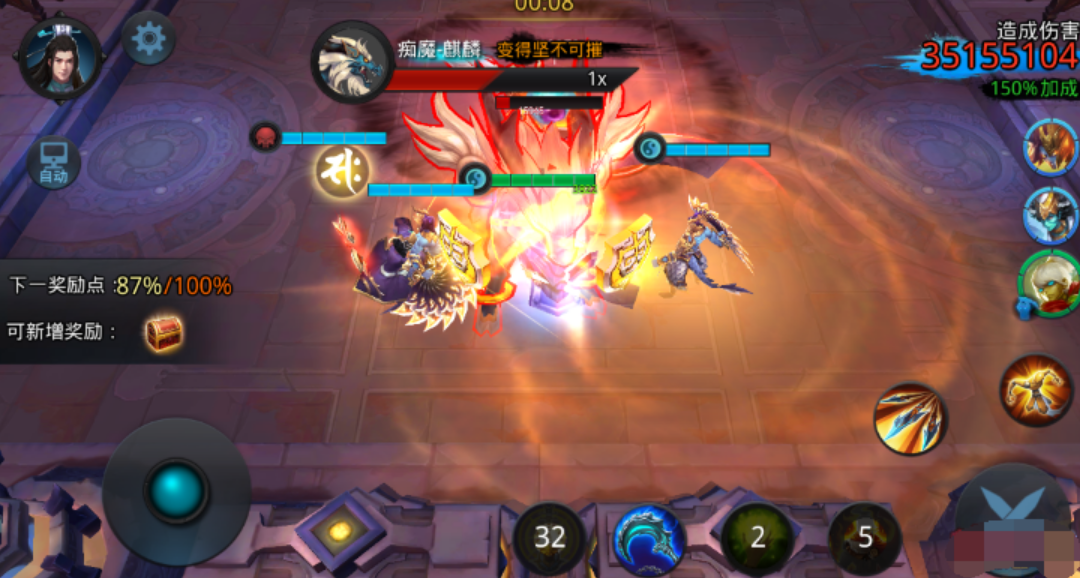Open the gear settings menu
The image size is (1080, 578).
tap(149, 39)
